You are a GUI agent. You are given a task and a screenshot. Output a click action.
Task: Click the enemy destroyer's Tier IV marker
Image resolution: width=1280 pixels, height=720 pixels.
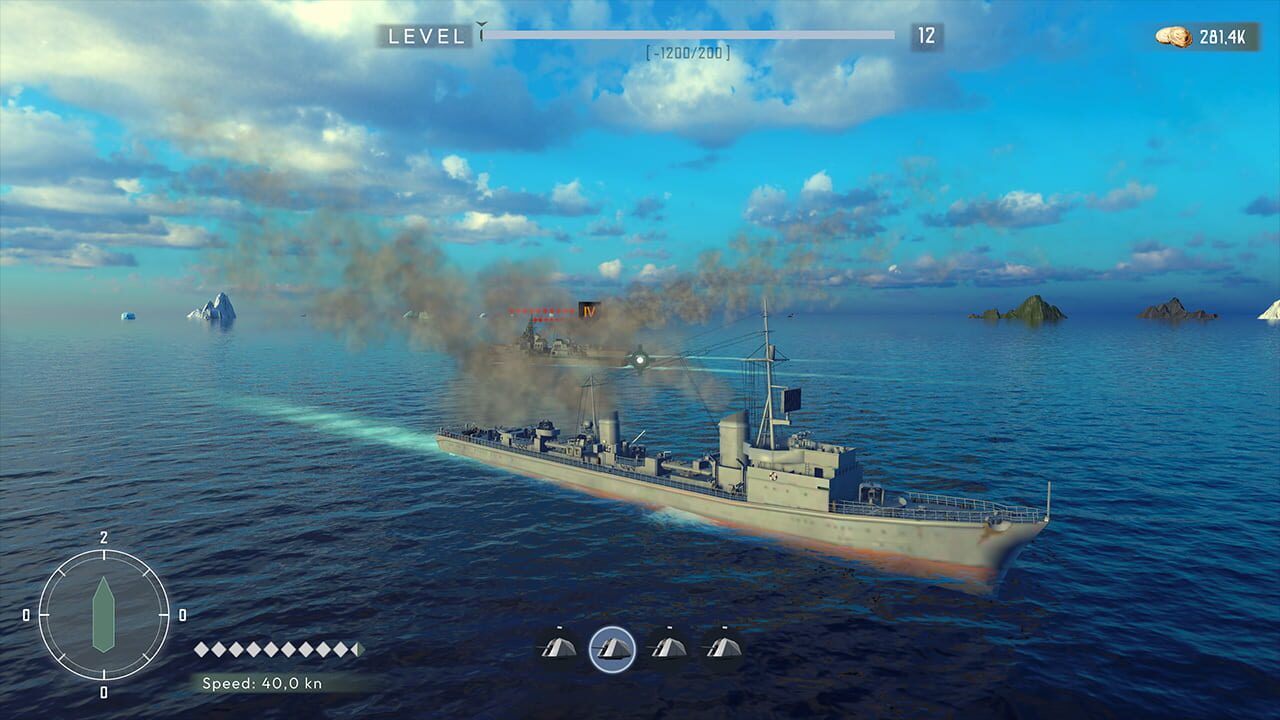[587, 311]
